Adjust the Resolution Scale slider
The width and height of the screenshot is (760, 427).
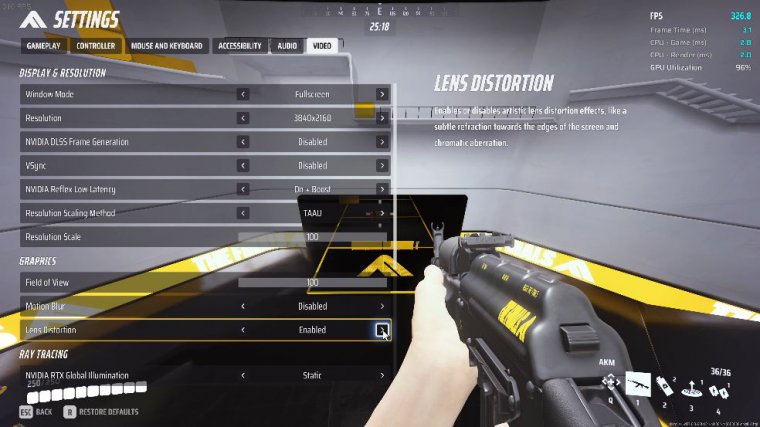(x=312, y=237)
